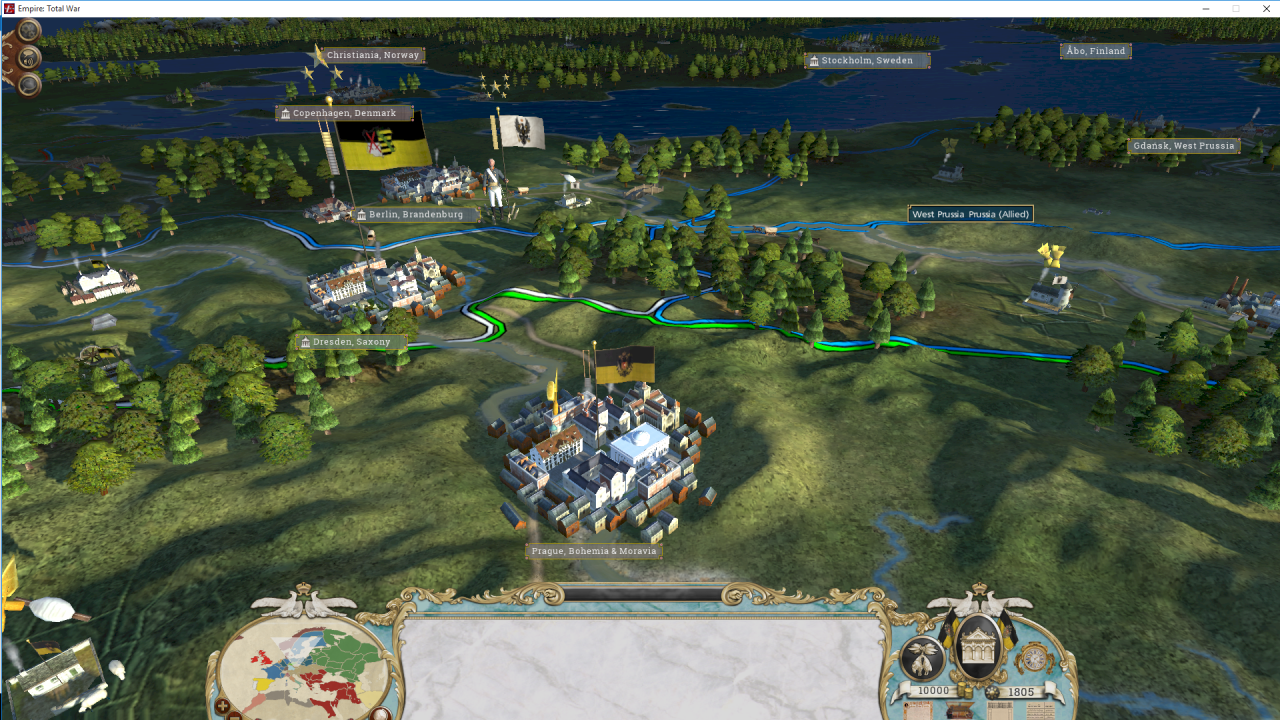Select the Berlin, Brandenburg city label
The height and width of the screenshot is (720, 1280).
(416, 214)
